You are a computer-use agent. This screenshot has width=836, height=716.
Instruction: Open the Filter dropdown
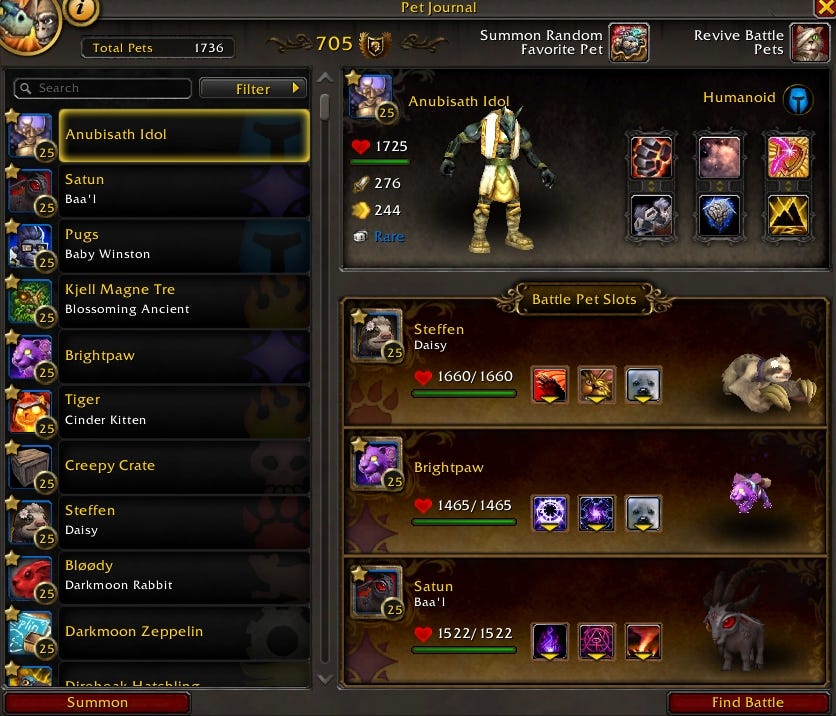253,89
